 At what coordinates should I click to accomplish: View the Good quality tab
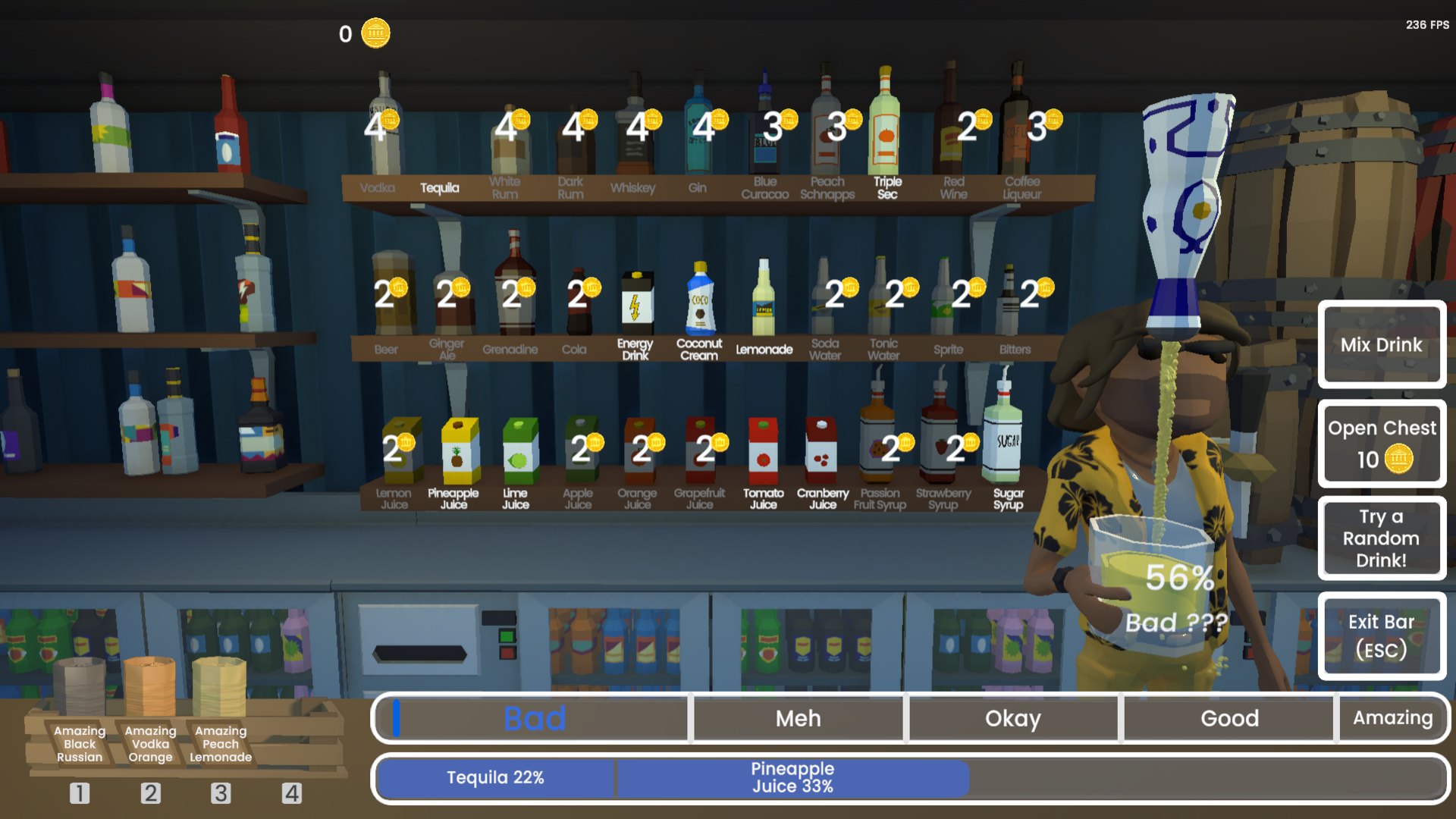(1228, 718)
